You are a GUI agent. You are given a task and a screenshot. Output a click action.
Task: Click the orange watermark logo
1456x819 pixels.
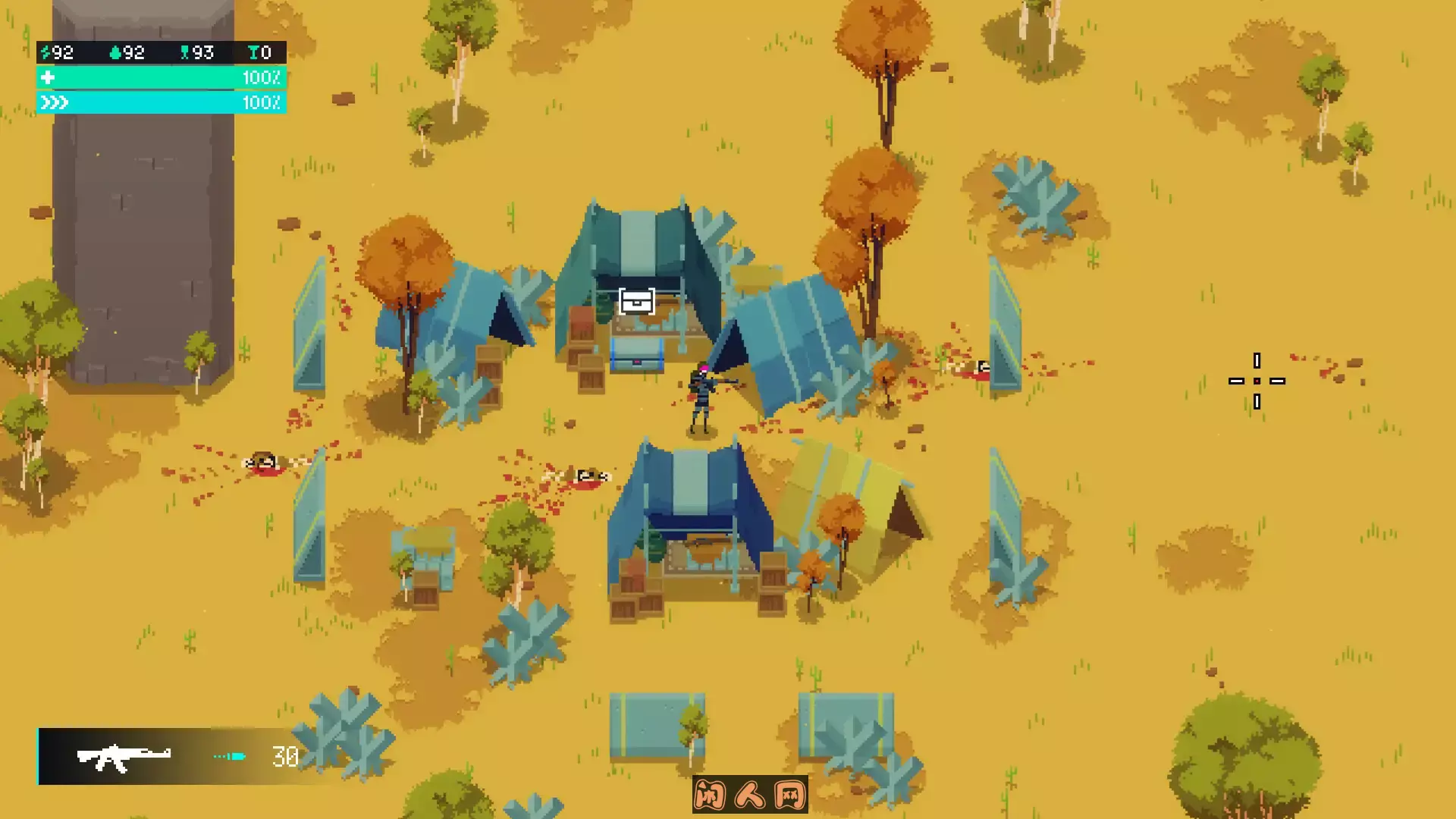click(749, 795)
